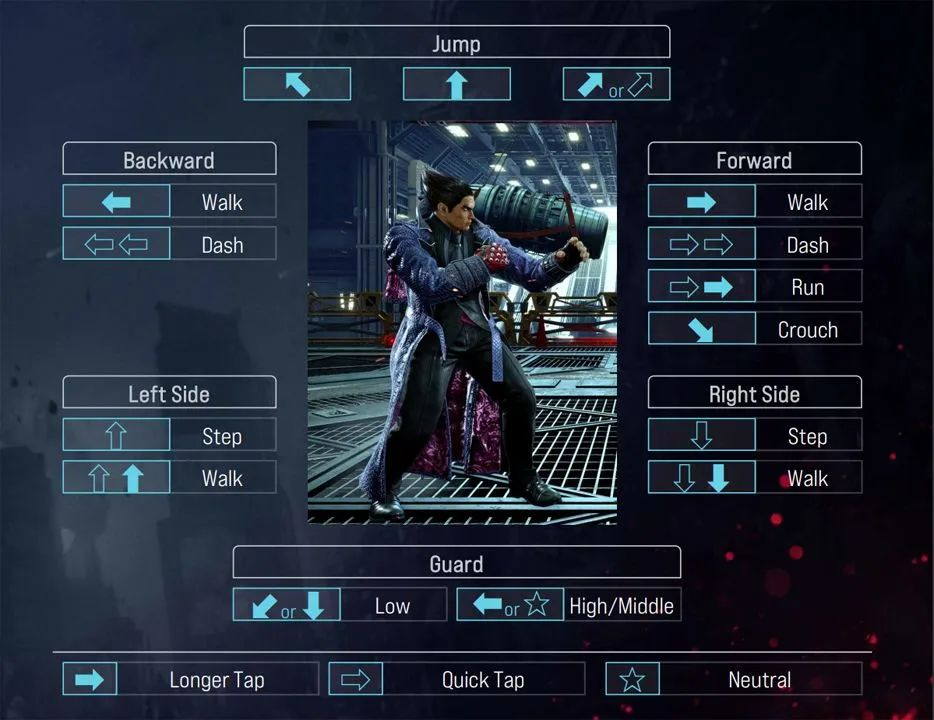Choose the Backward Dash entry
This screenshot has width=934, height=720.
point(169,244)
